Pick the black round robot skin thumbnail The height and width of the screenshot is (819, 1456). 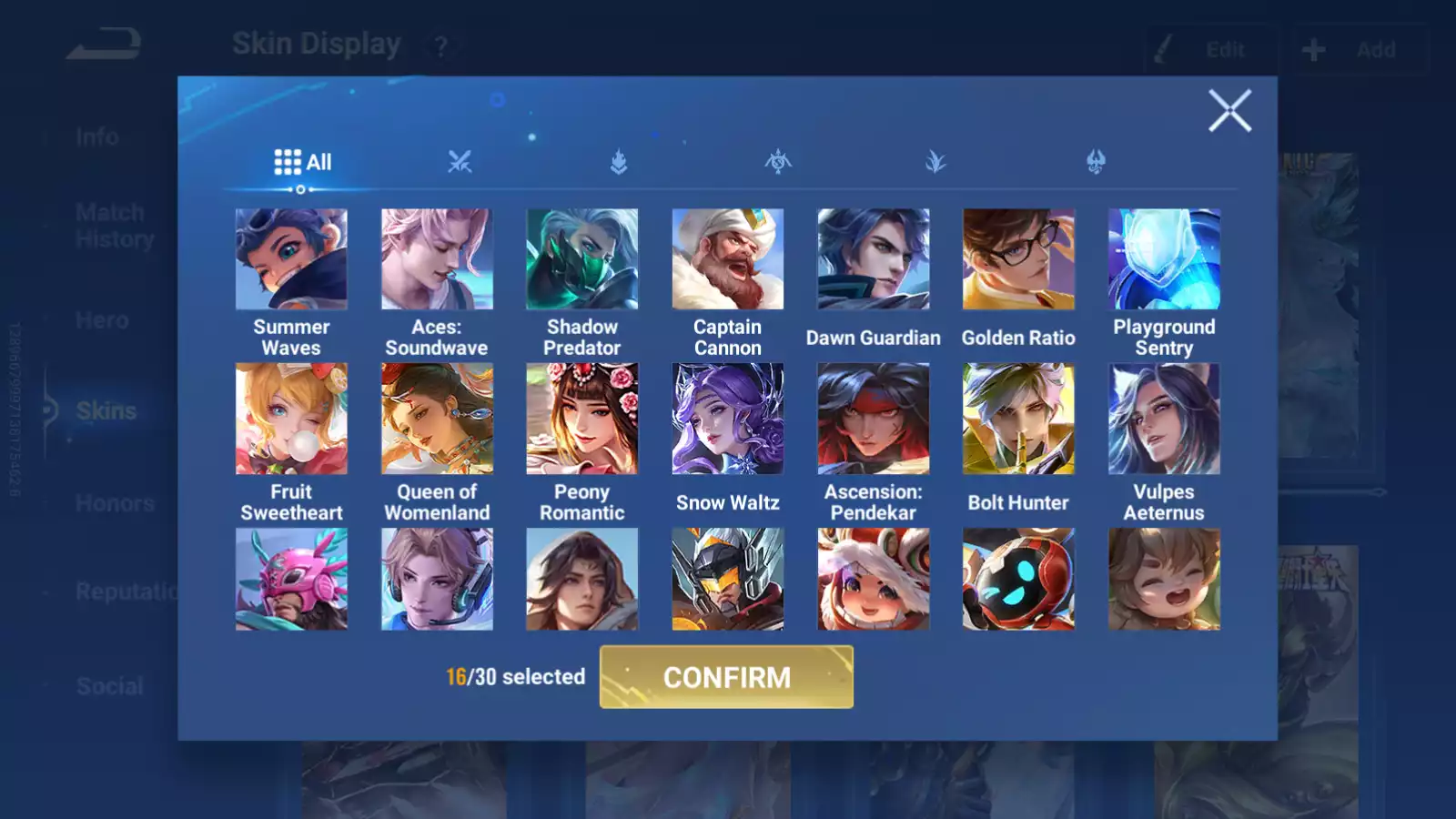coord(1018,580)
